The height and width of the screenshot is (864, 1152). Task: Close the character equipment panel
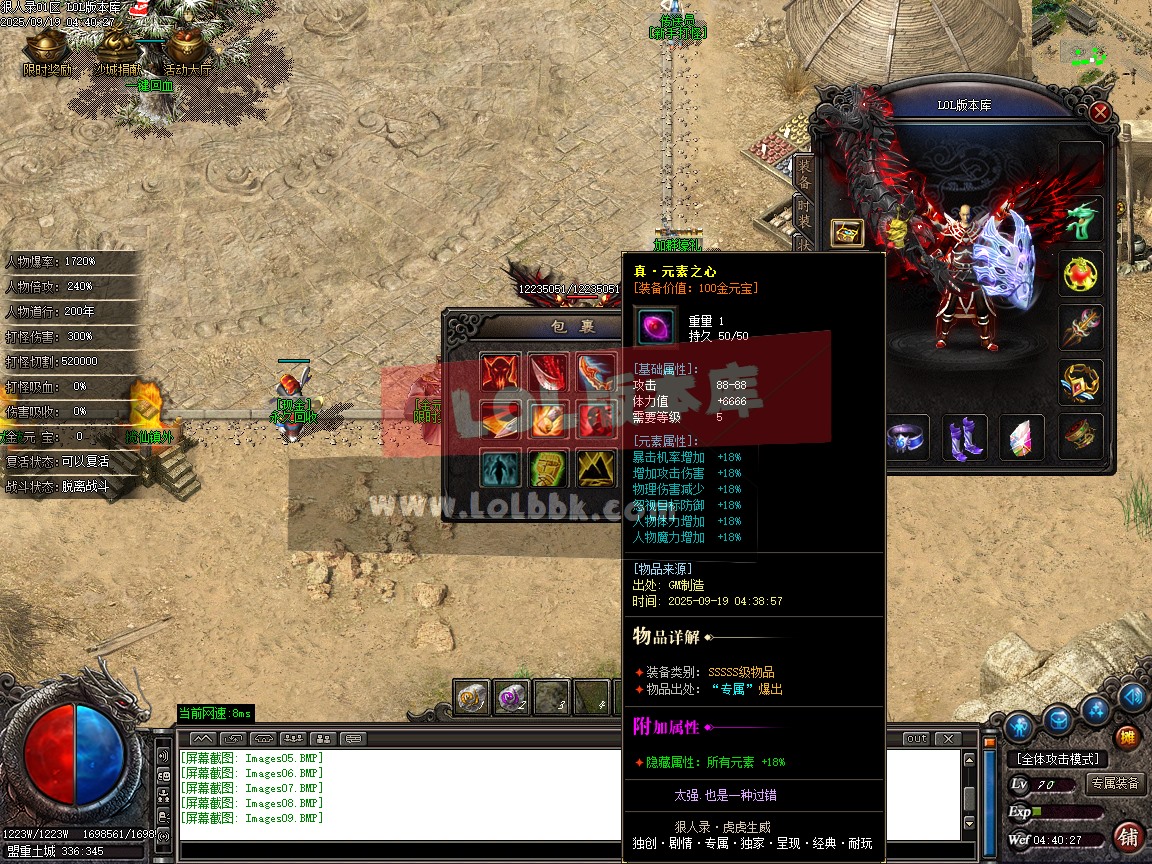[x=1100, y=112]
